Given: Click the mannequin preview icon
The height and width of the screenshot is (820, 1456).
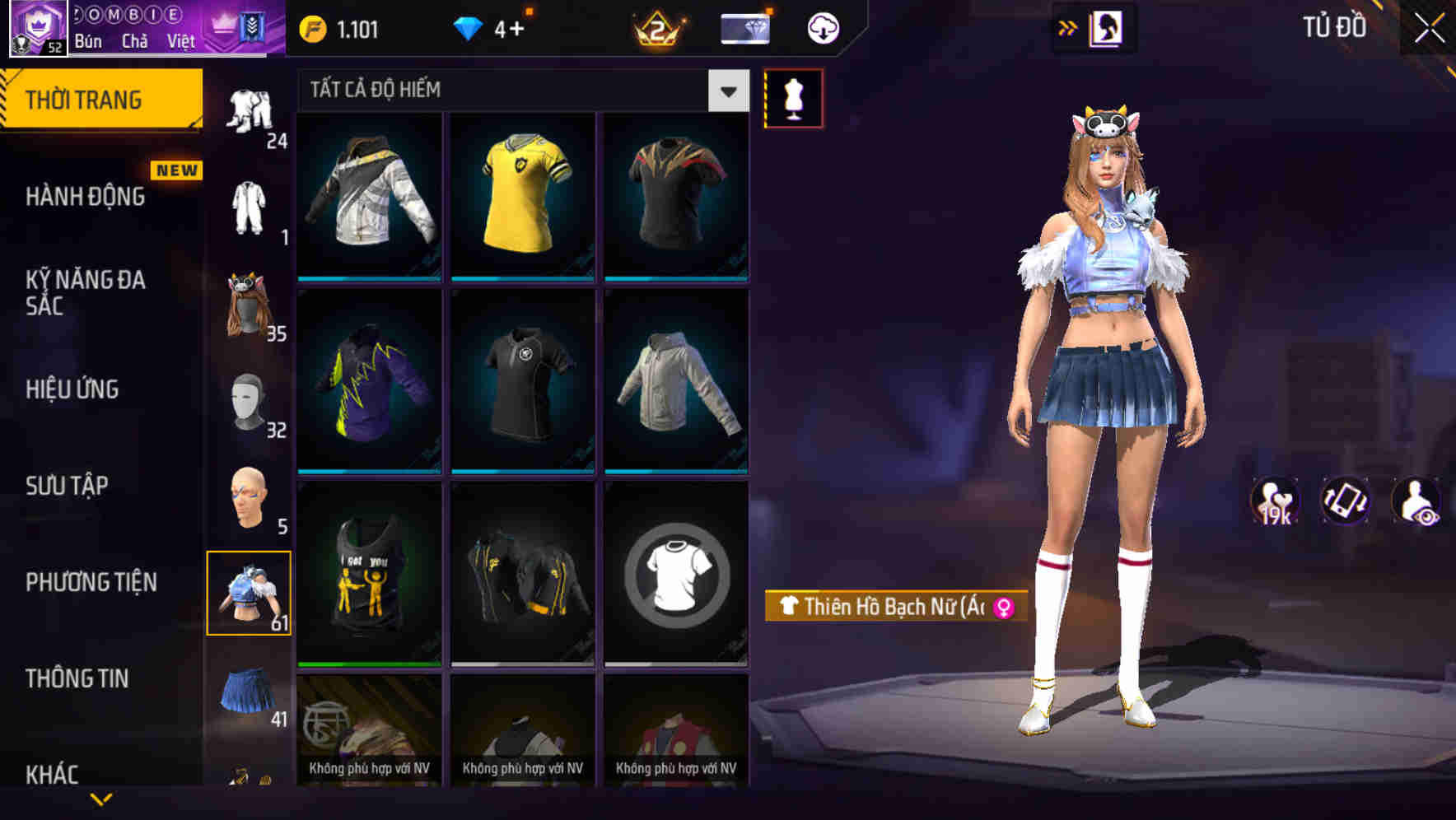Looking at the screenshot, I should 793,97.
